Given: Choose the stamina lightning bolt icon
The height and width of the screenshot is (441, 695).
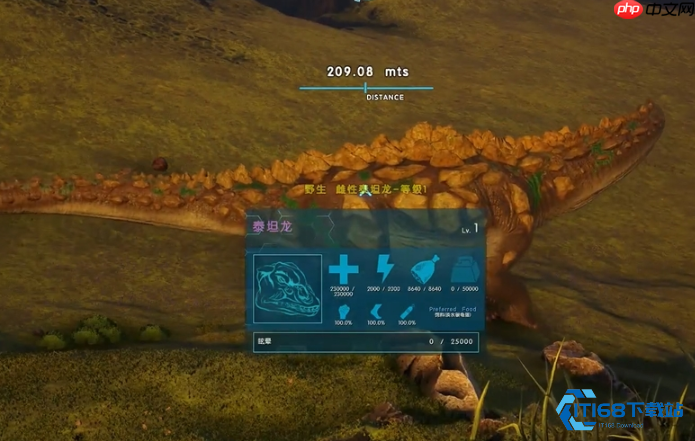Looking at the screenshot, I should point(384,269).
